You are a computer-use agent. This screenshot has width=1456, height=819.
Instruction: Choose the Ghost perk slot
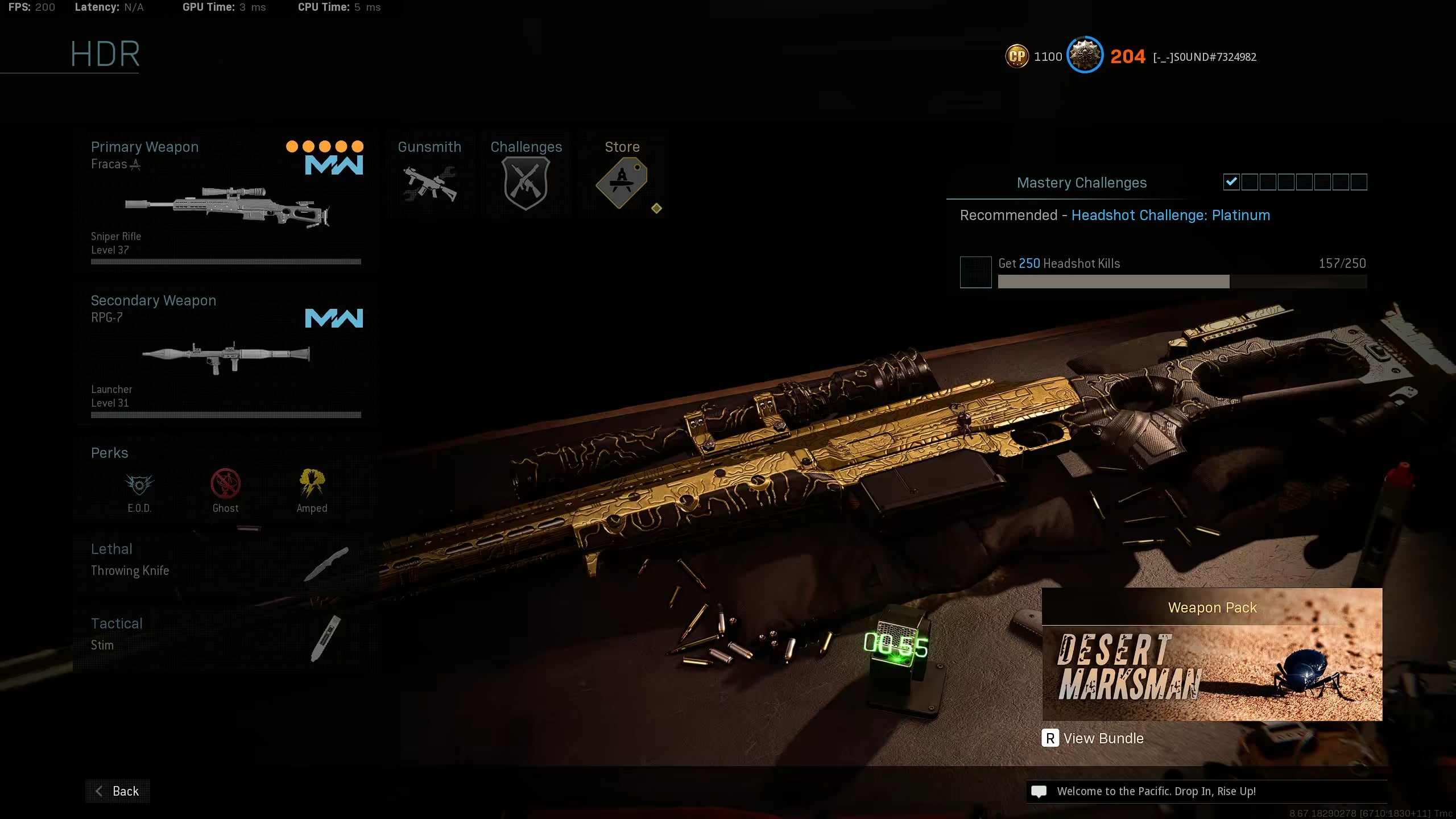point(225,490)
